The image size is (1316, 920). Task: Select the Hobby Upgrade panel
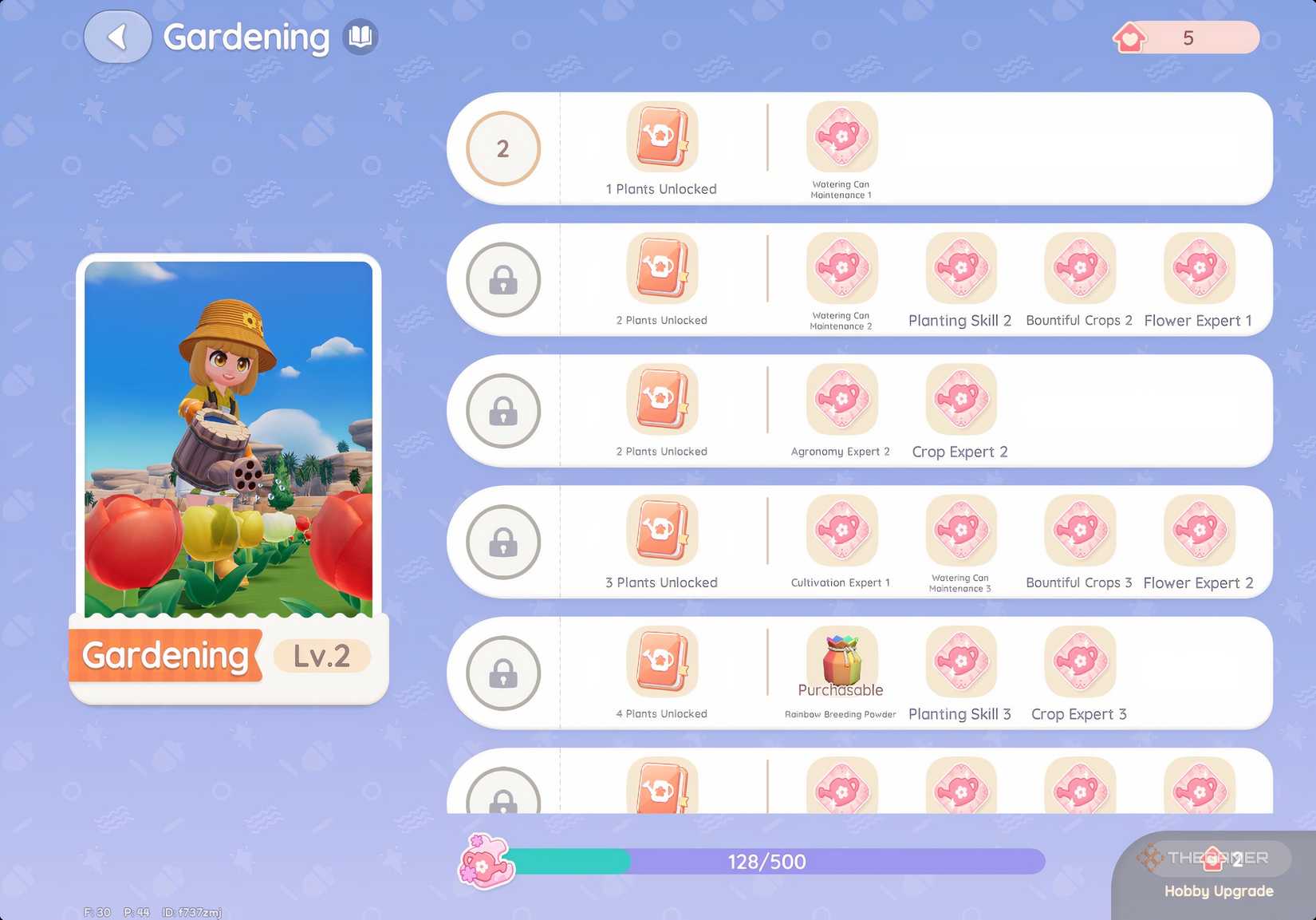click(x=1216, y=874)
